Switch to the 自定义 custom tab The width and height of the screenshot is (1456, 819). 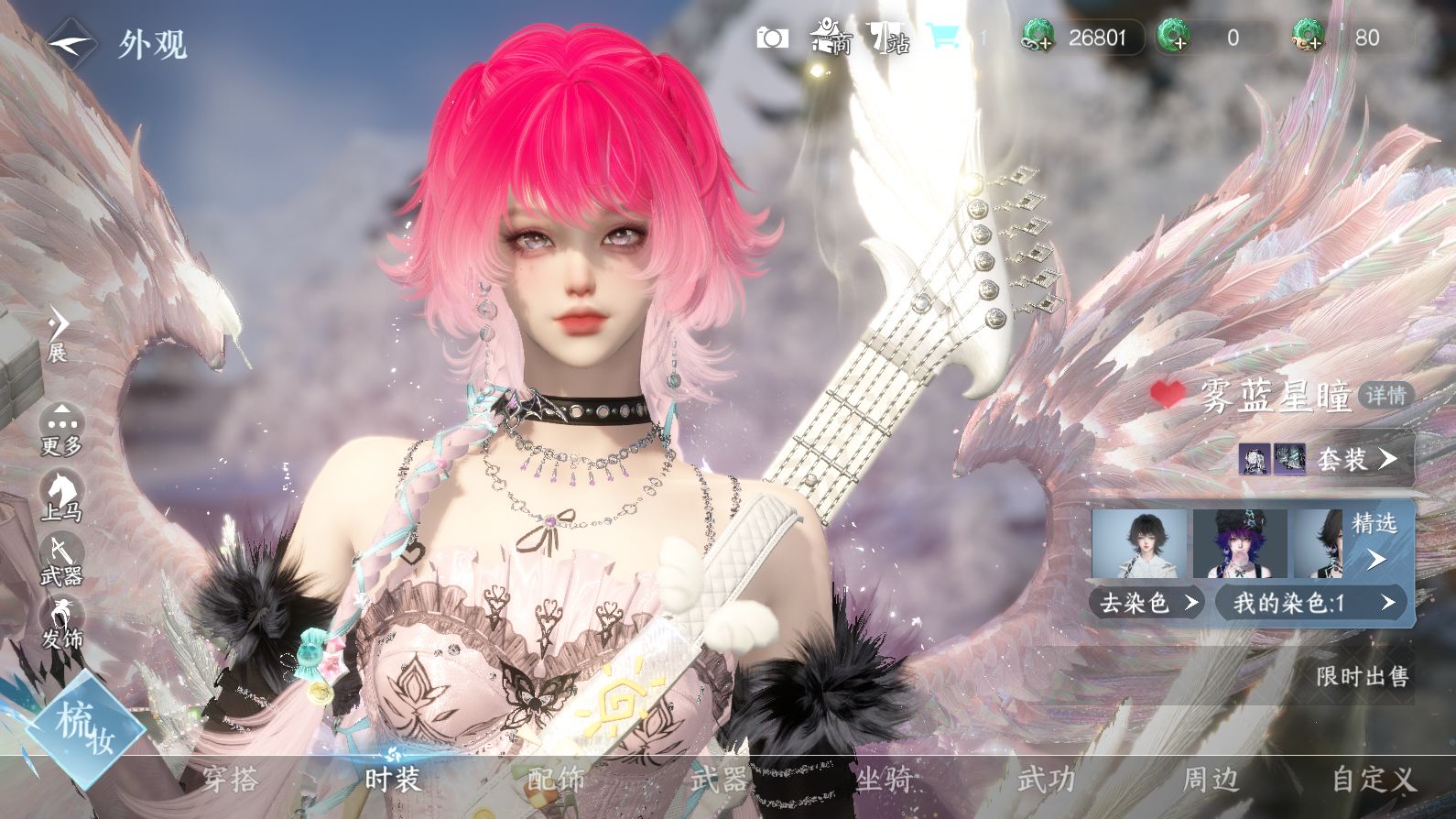1374,780
